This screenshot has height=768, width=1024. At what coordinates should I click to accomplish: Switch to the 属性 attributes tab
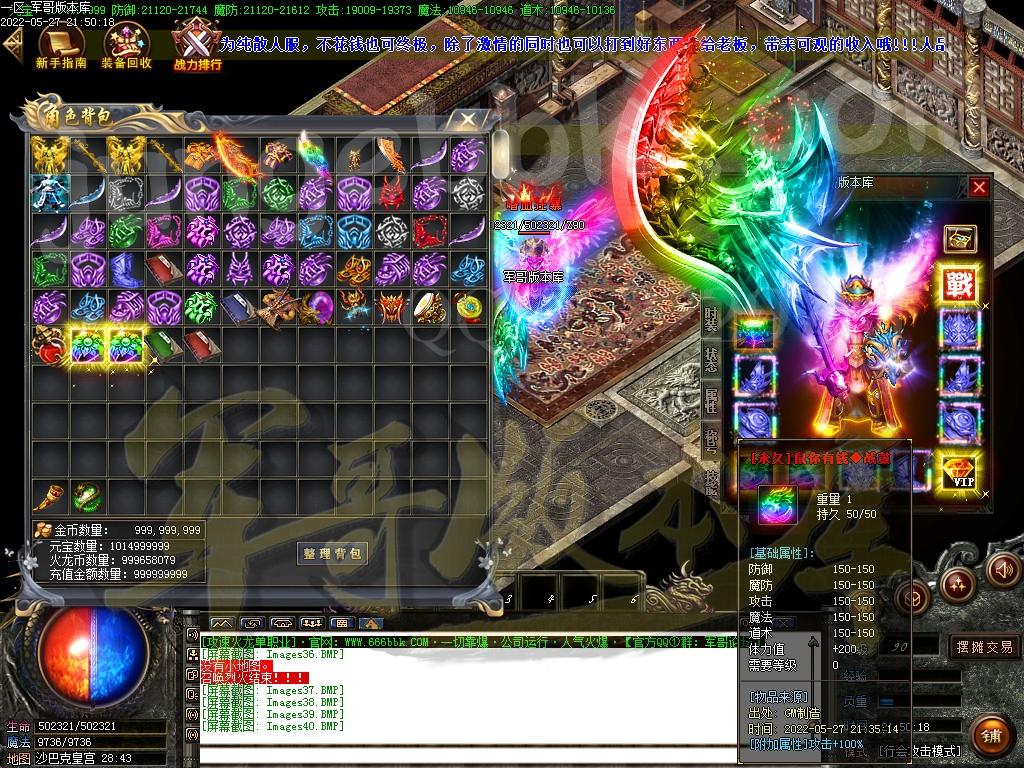point(710,401)
